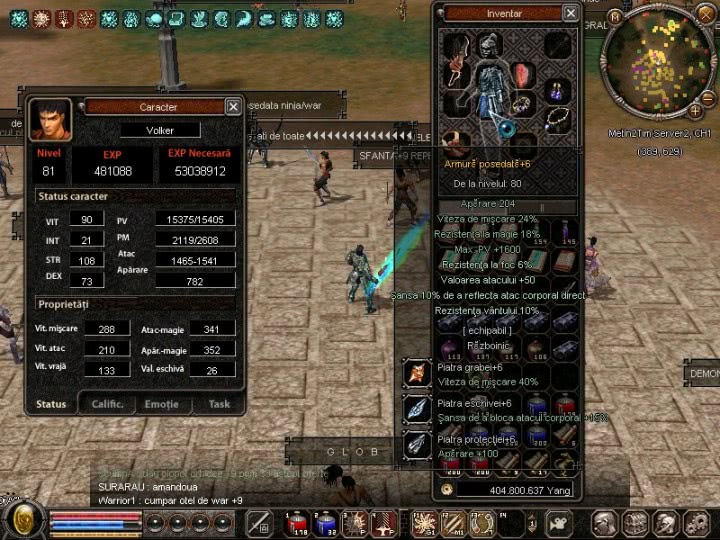Use the blue potion in quickslot bar
This screenshot has height=540, width=720.
click(325, 522)
